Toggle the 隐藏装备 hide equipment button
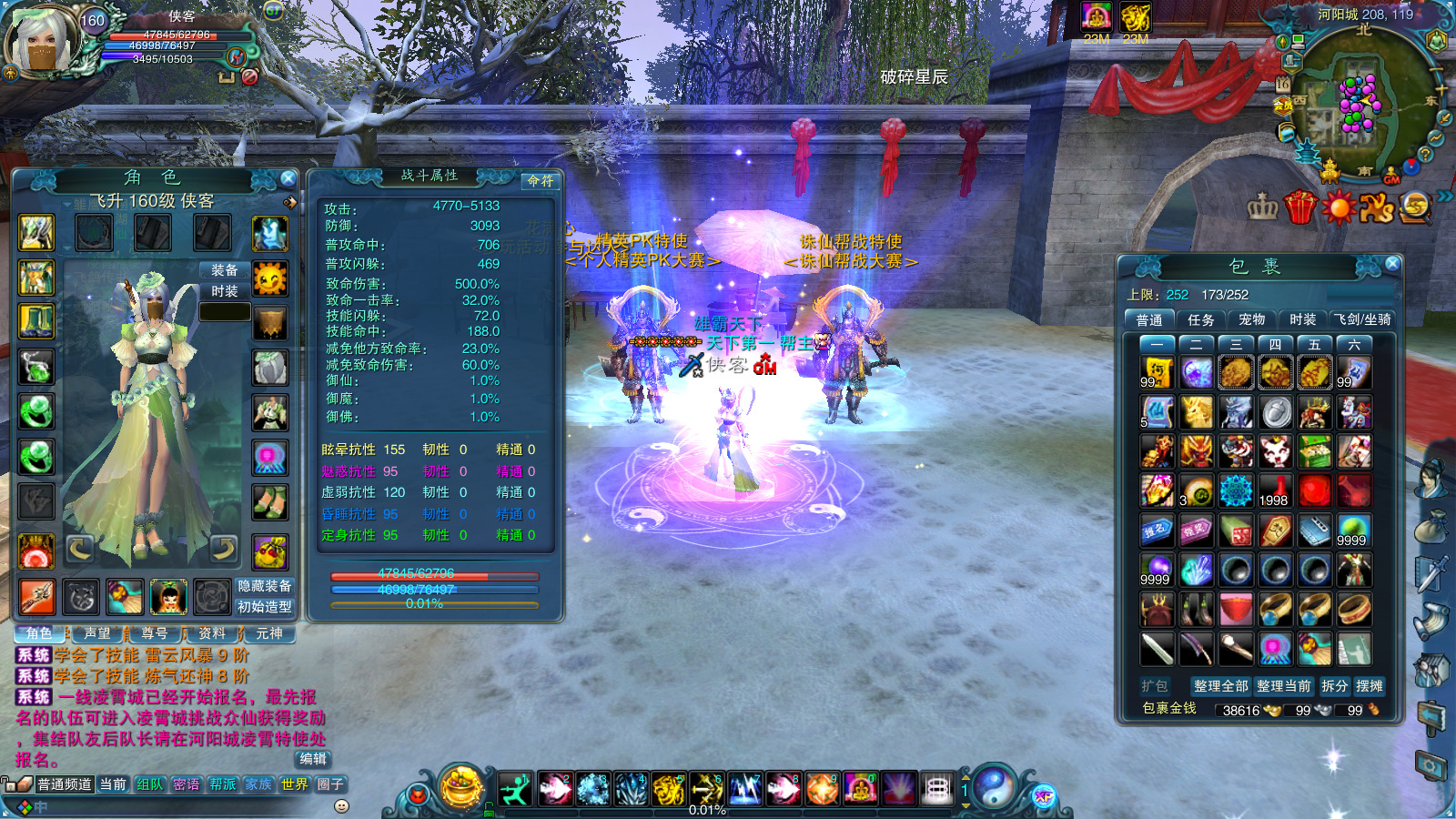 [x=265, y=586]
